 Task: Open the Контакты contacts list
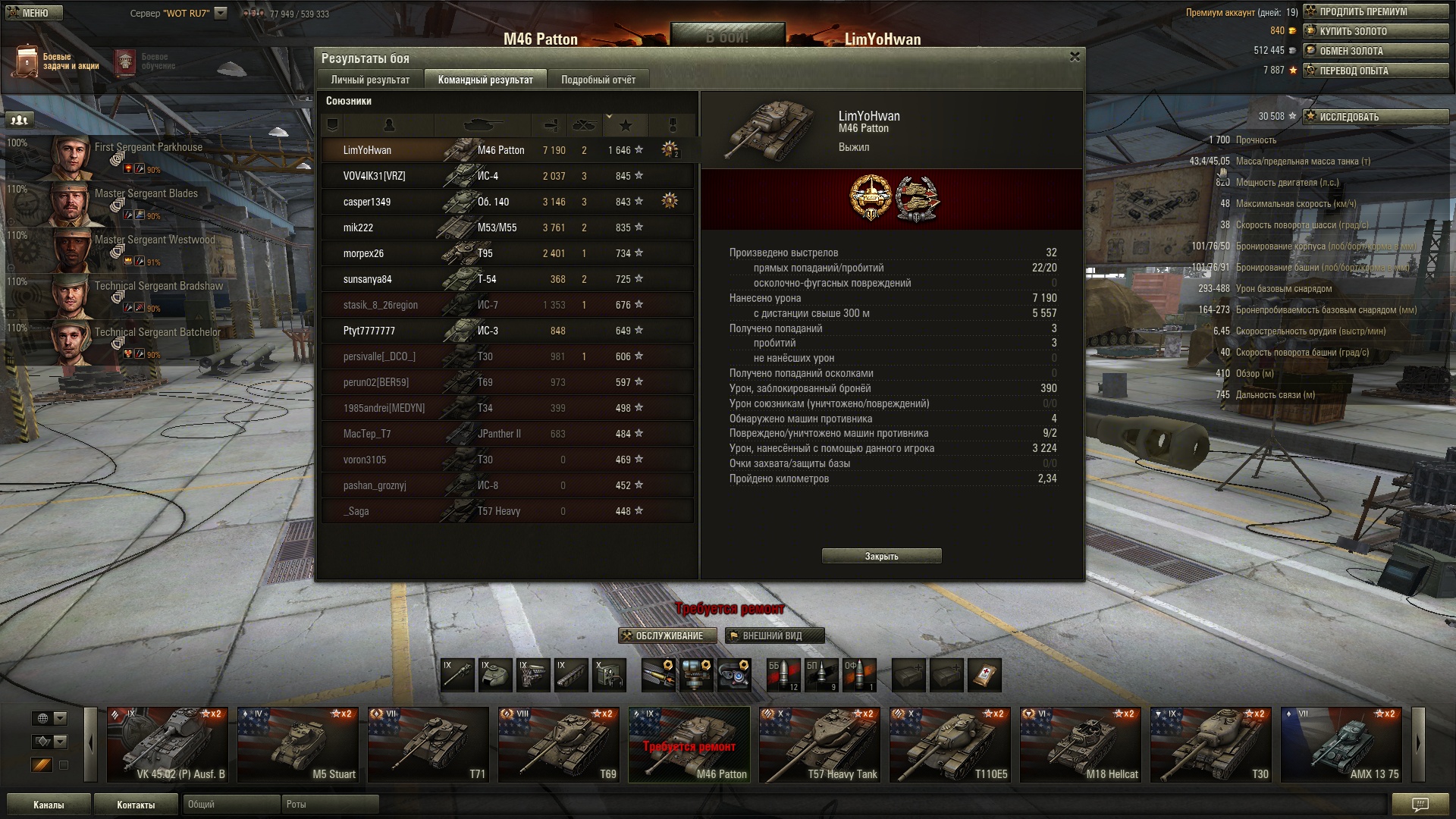(136, 805)
